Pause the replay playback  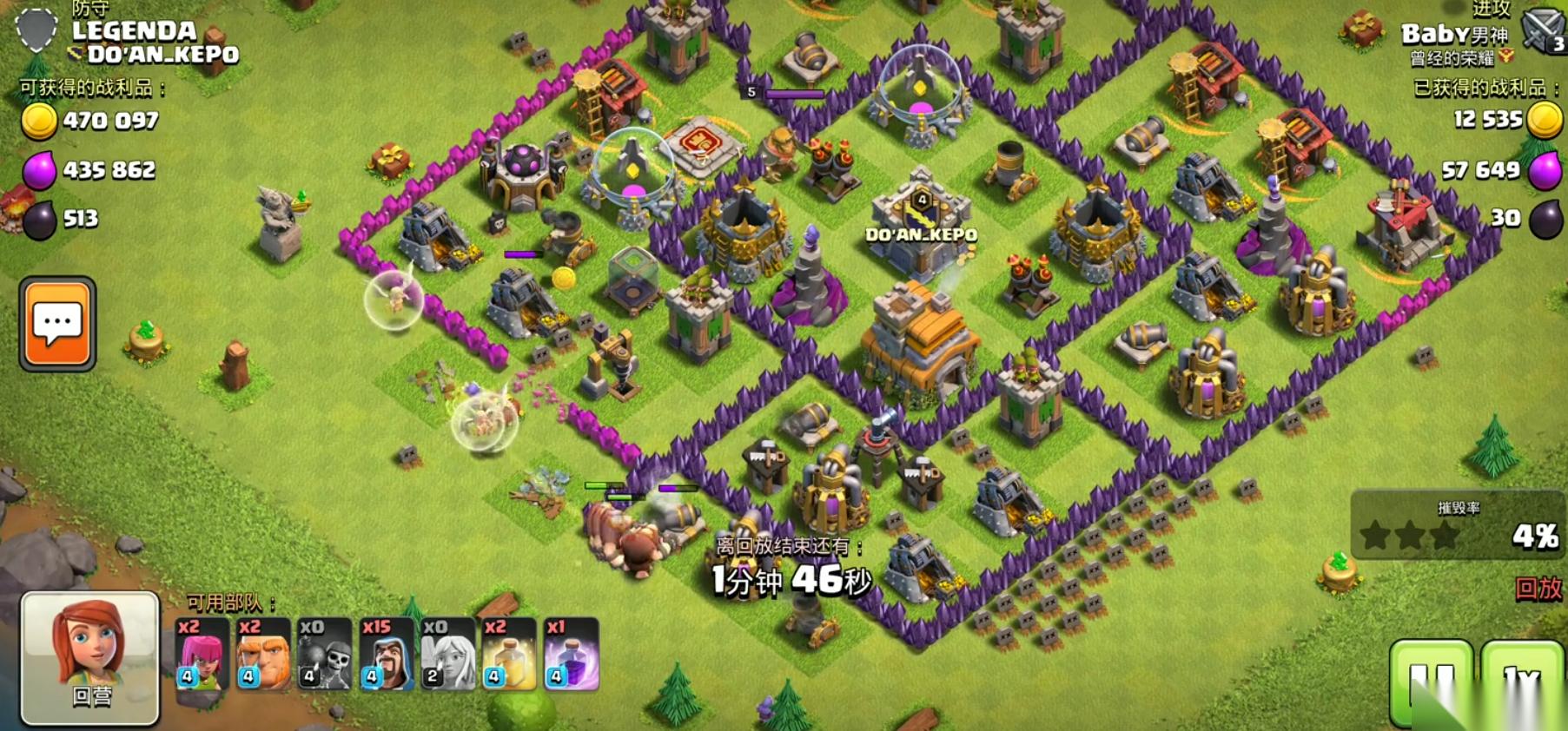point(1432,682)
